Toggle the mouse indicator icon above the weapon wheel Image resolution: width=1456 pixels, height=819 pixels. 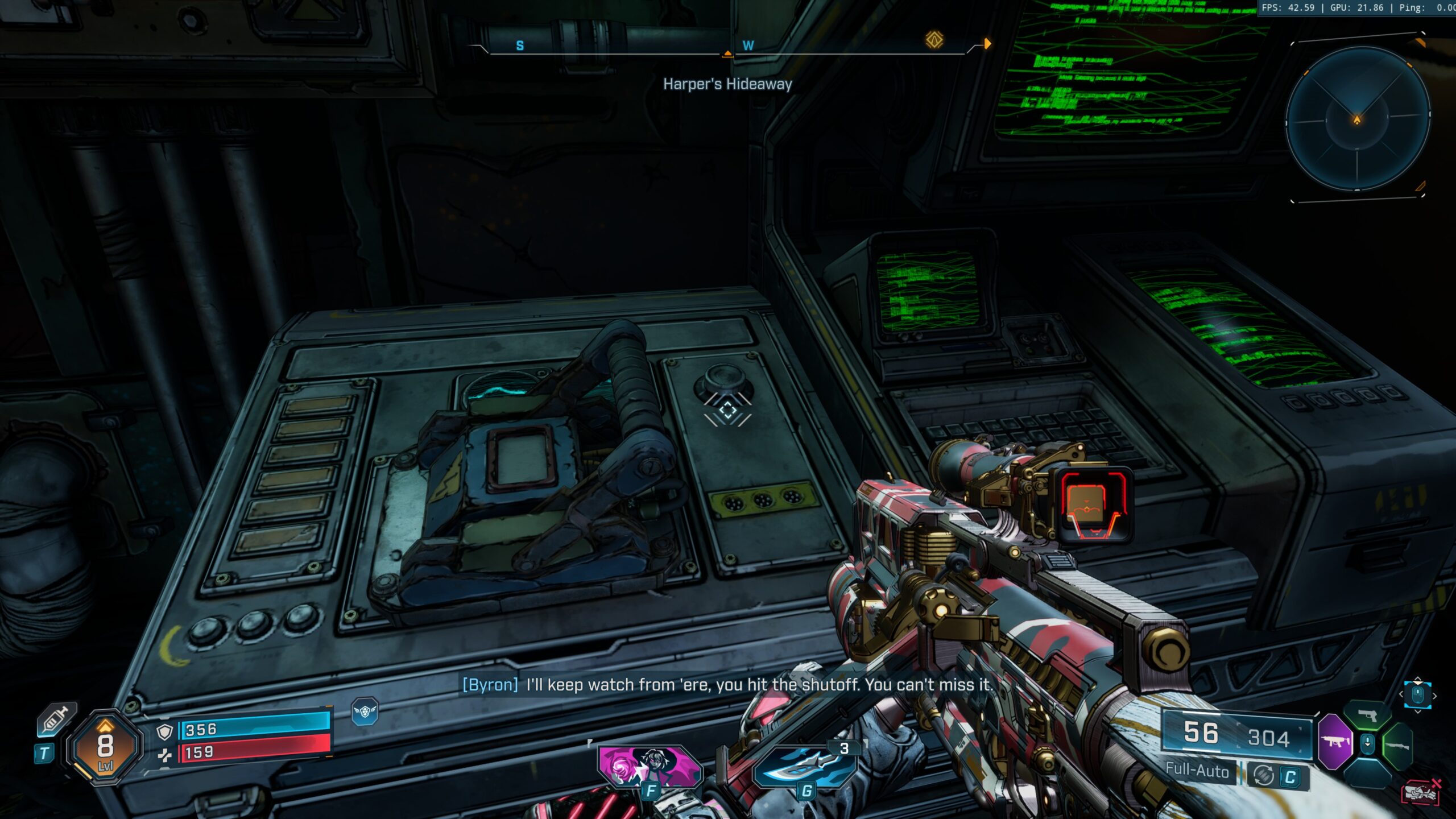[x=1417, y=694]
